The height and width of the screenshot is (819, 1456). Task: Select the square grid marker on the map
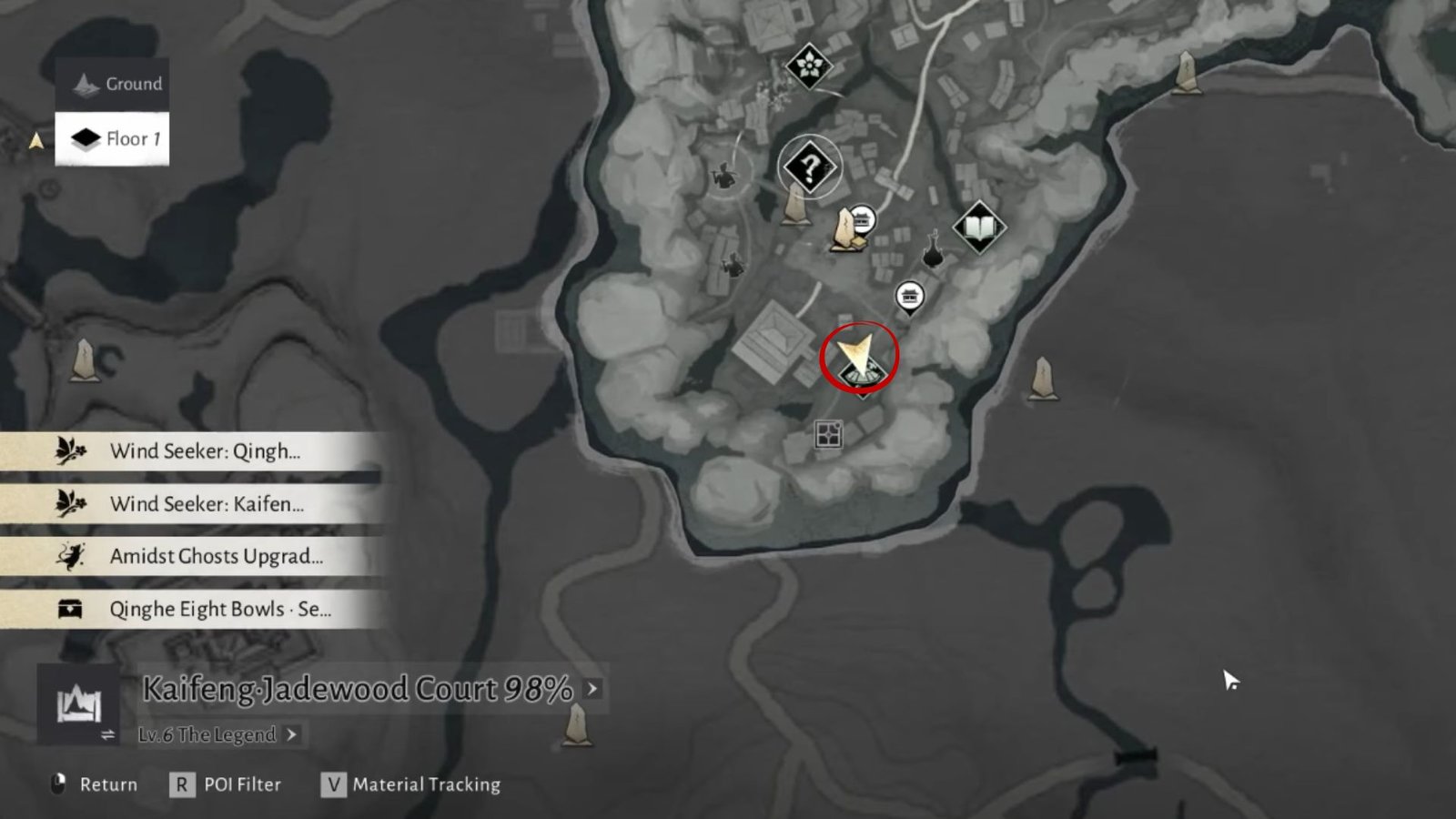coord(828,435)
